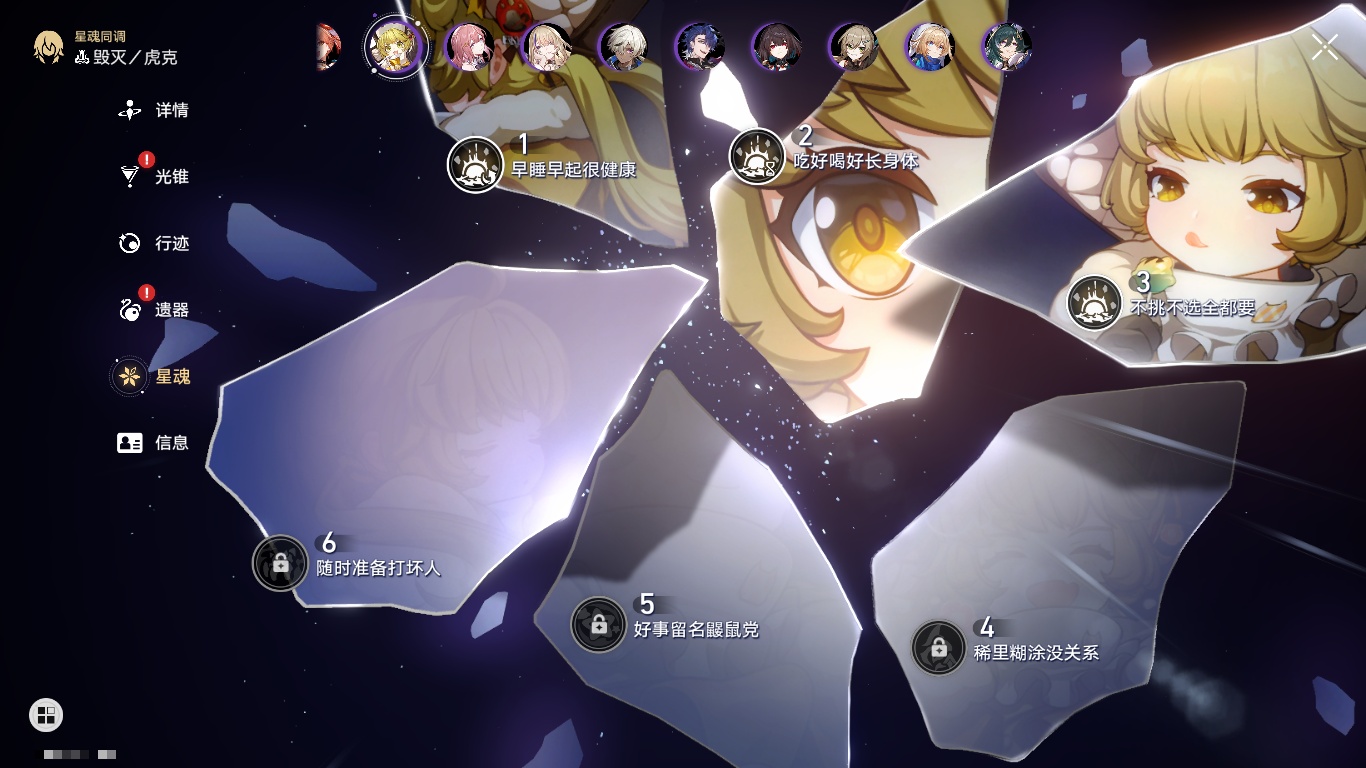Select the dark-haired red-eyed character portrait
The height and width of the screenshot is (768, 1366).
click(777, 47)
